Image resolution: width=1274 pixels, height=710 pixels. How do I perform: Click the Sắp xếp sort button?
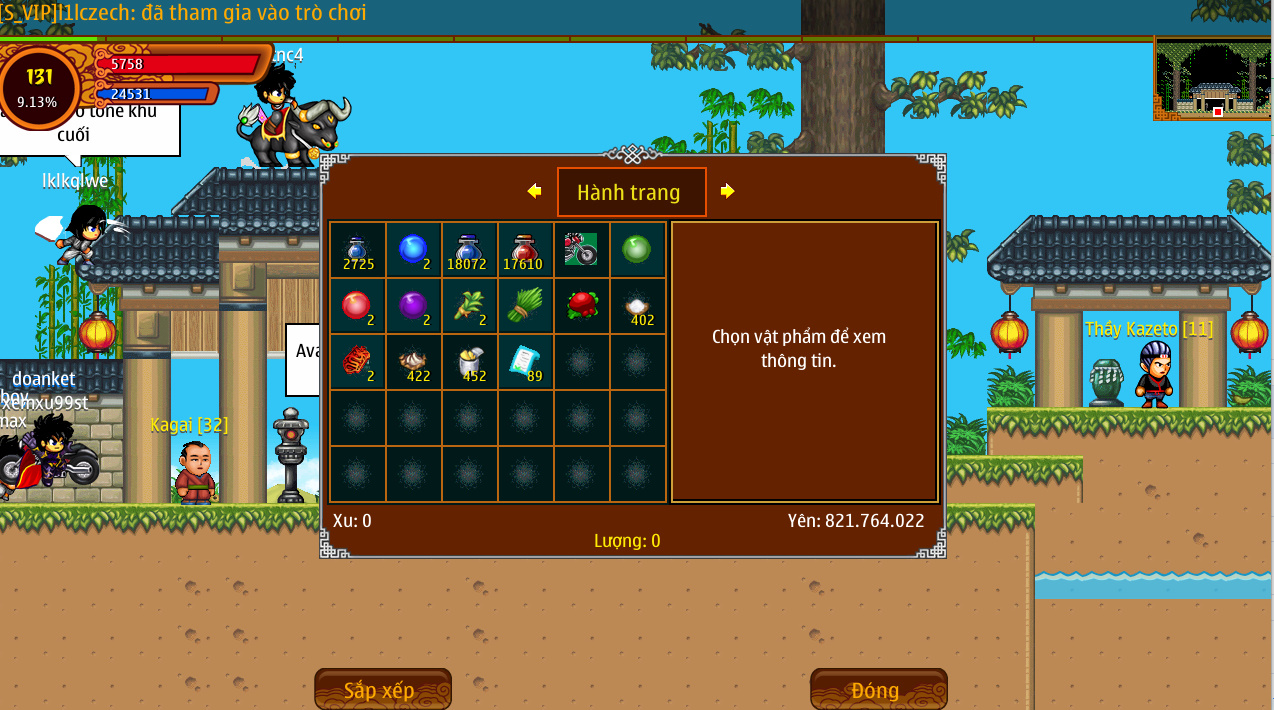click(382, 690)
